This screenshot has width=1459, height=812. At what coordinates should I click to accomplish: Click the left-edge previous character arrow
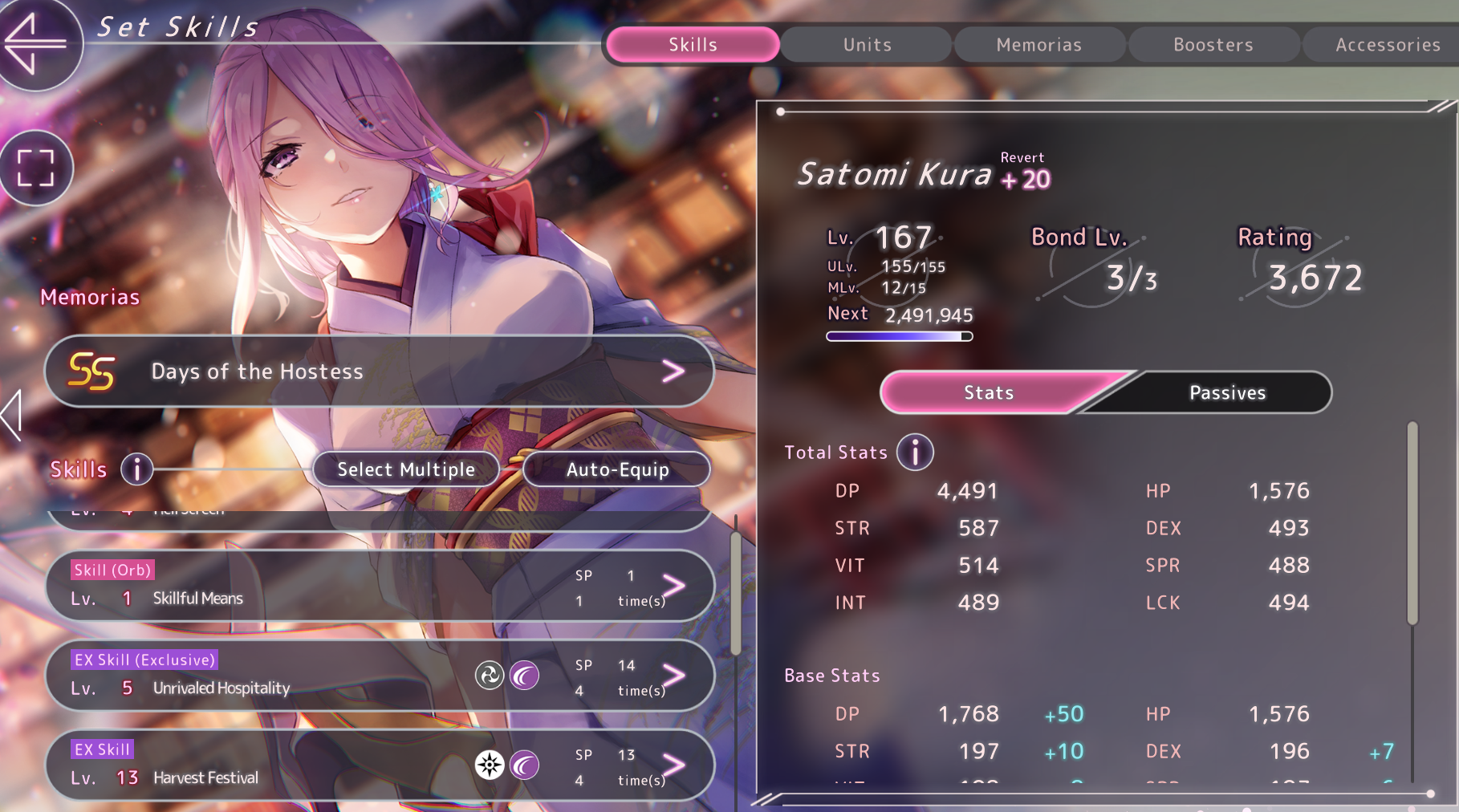[11, 414]
